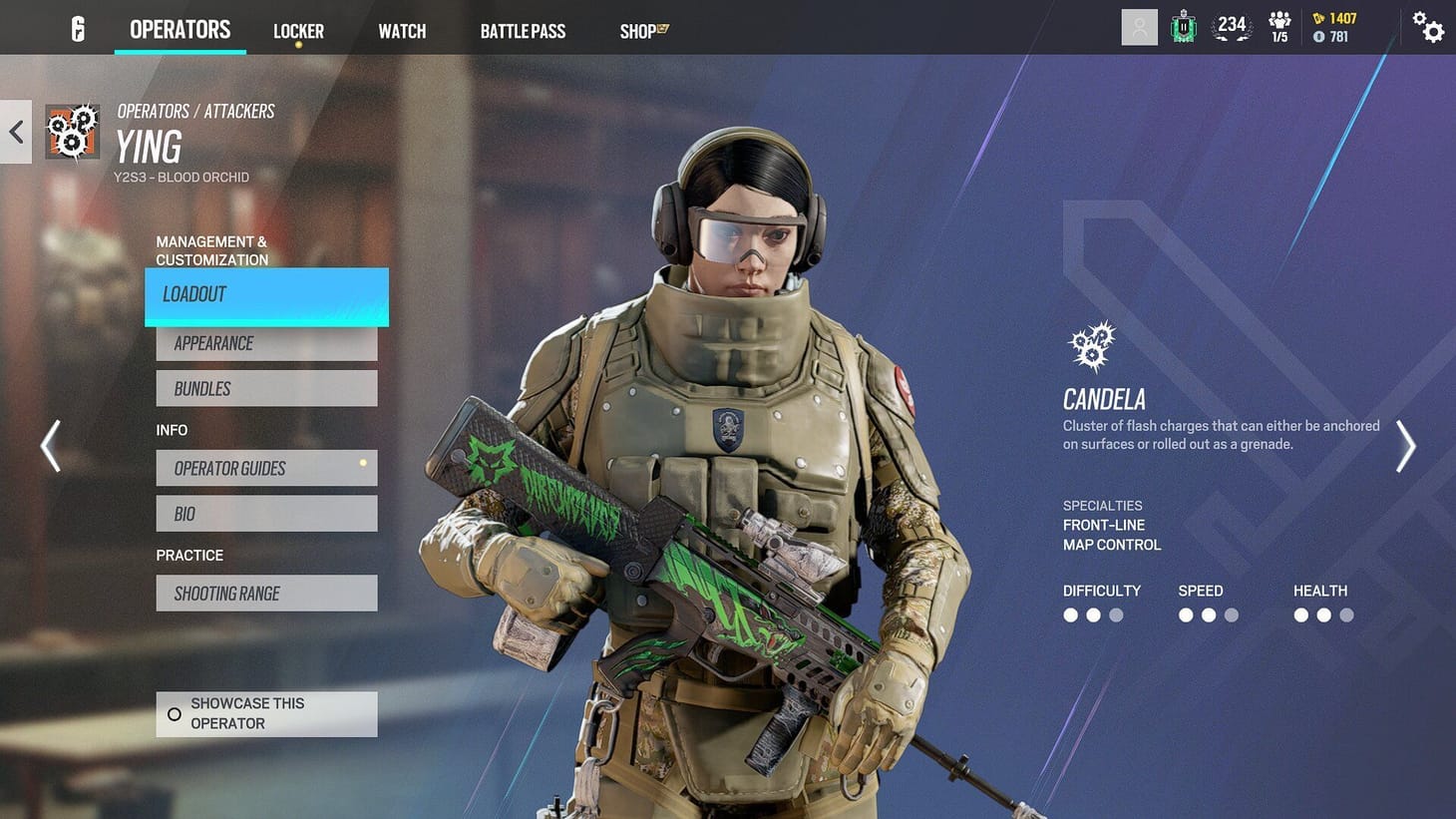Launch the Shooting Range
Viewport: 1456px width, 819px height.
(265, 593)
